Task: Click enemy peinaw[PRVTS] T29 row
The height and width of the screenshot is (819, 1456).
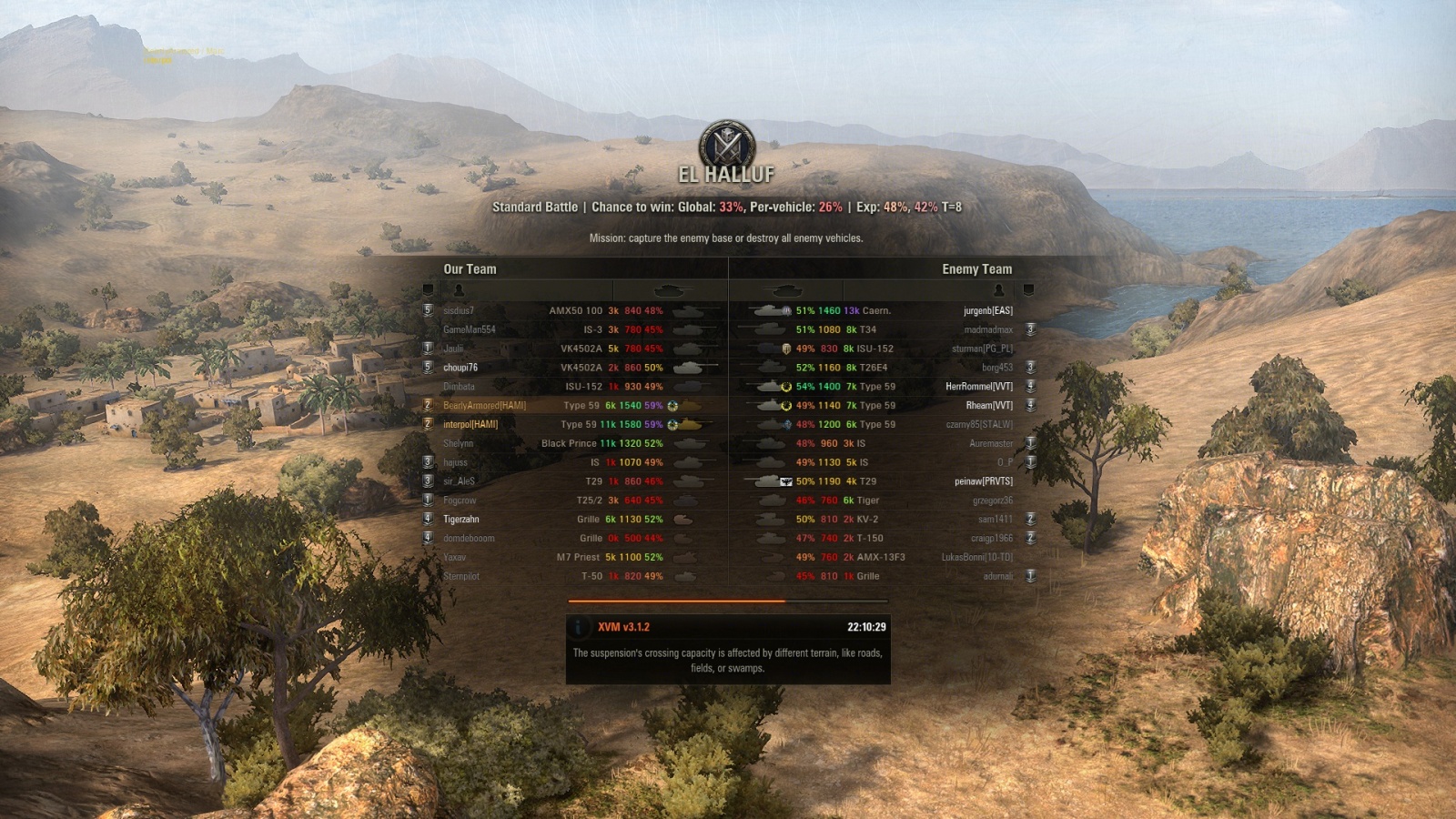Action: click(983, 481)
